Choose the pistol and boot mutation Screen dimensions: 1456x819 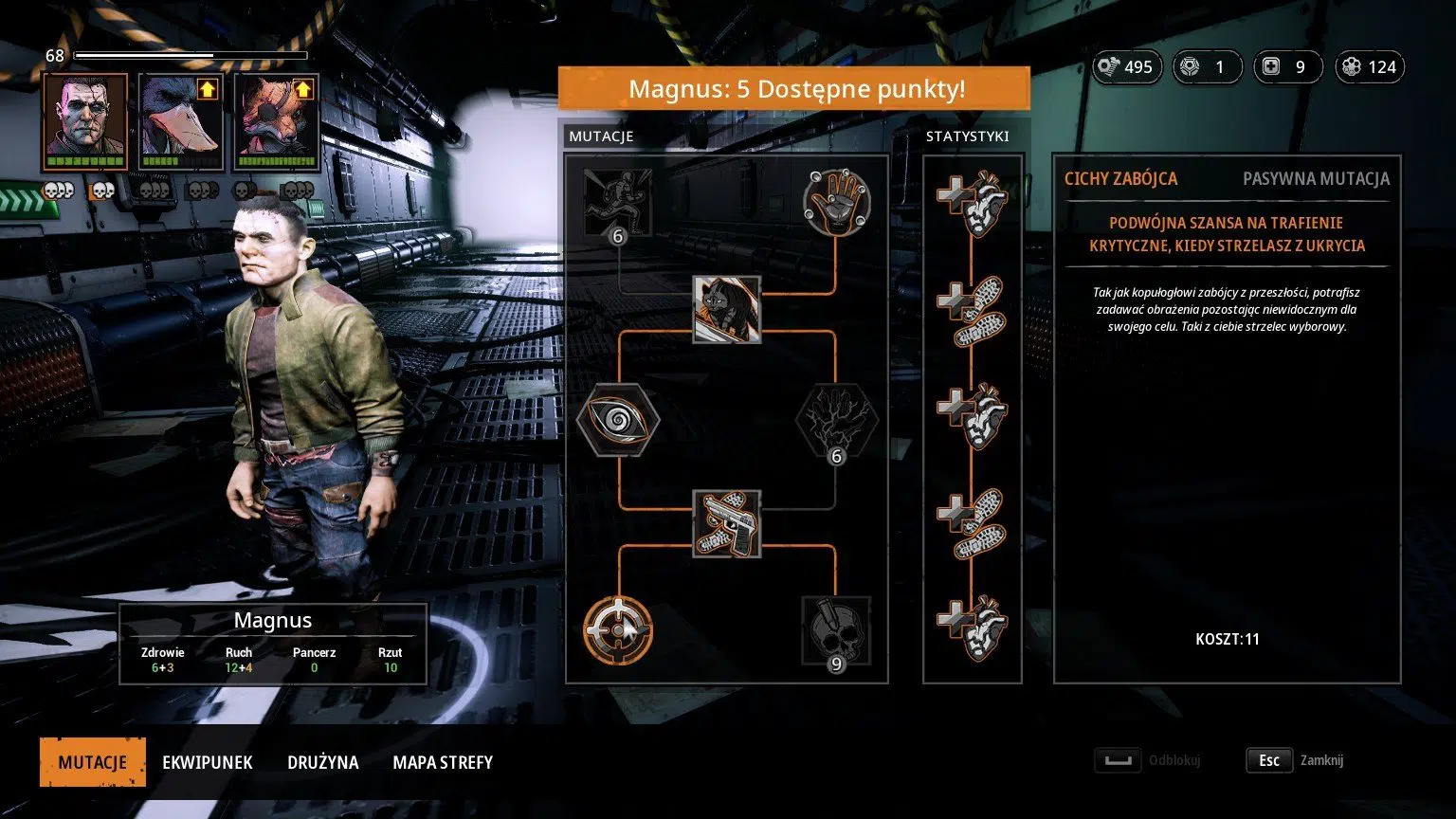click(x=727, y=523)
